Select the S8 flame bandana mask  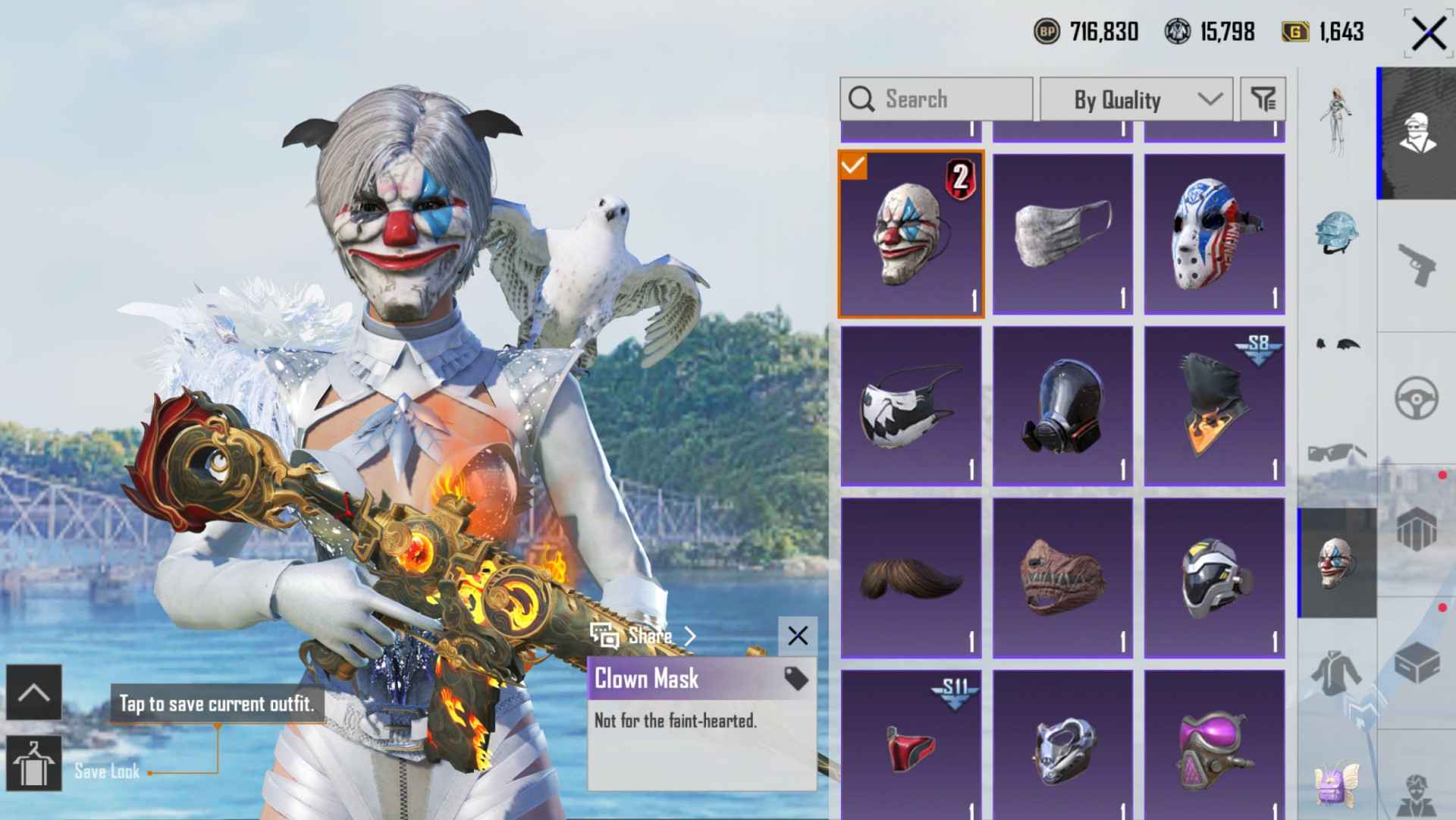coord(1214,406)
